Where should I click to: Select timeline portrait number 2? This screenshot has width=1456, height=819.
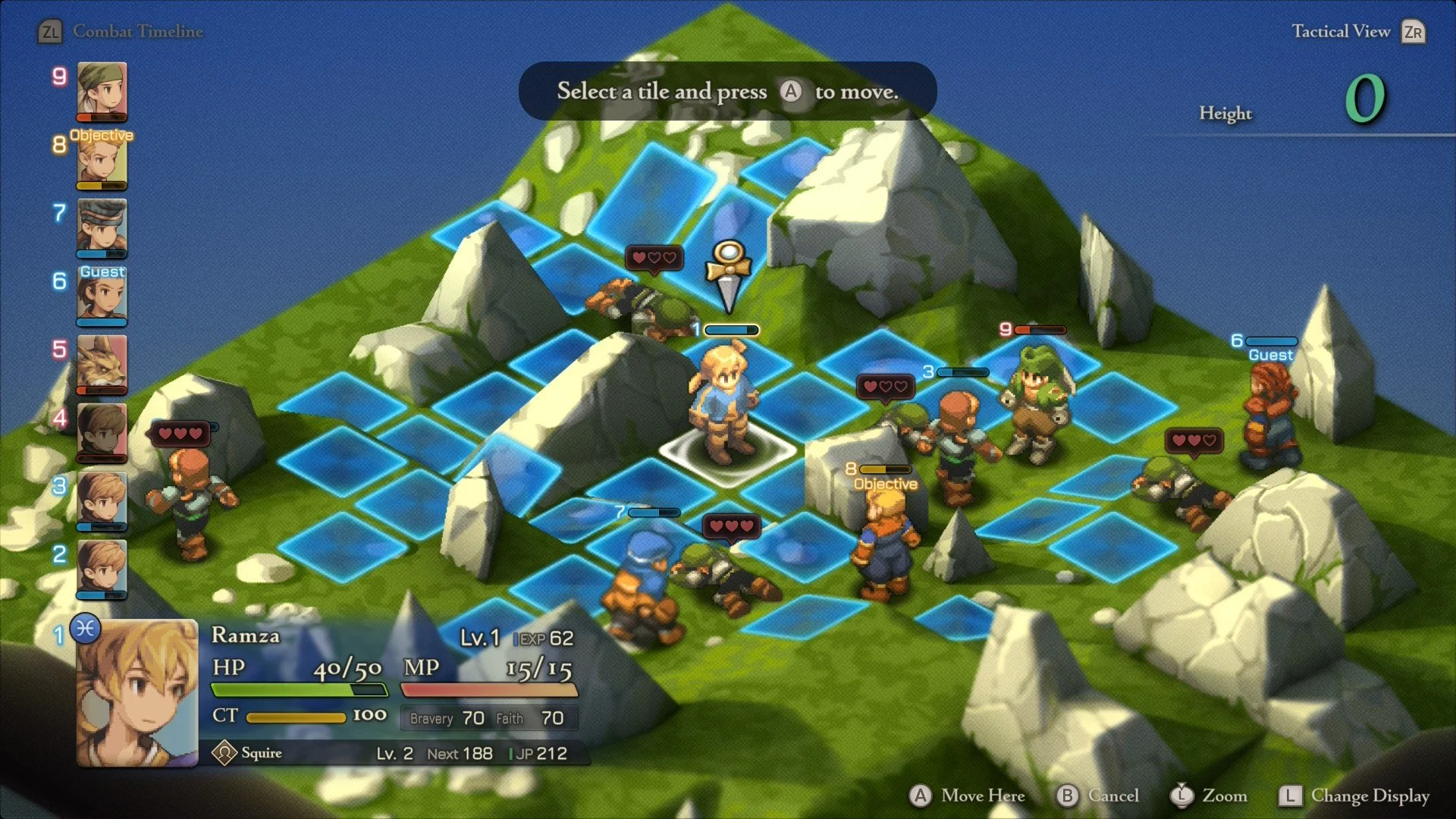[102, 569]
